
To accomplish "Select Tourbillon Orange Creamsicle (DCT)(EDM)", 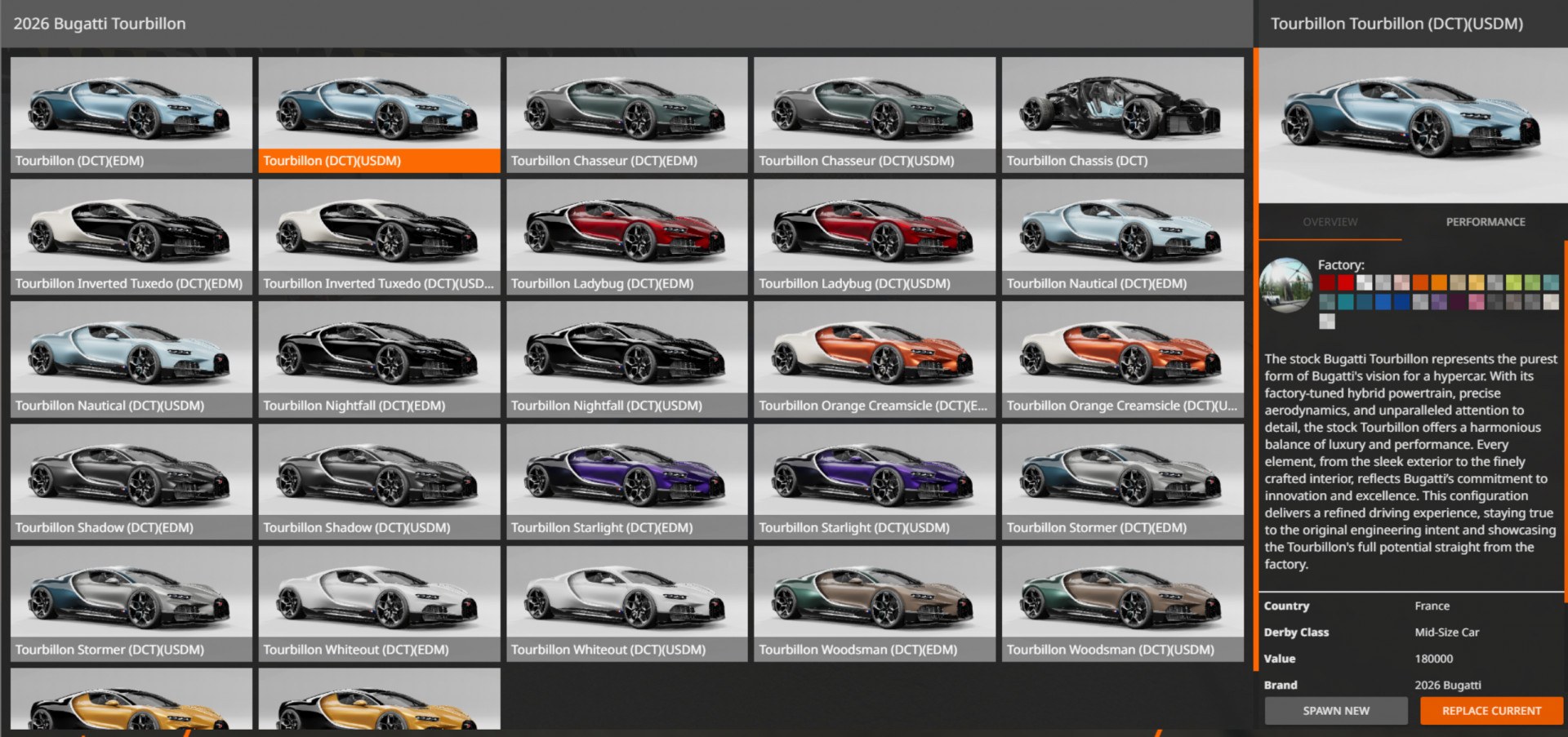I will point(875,359).
